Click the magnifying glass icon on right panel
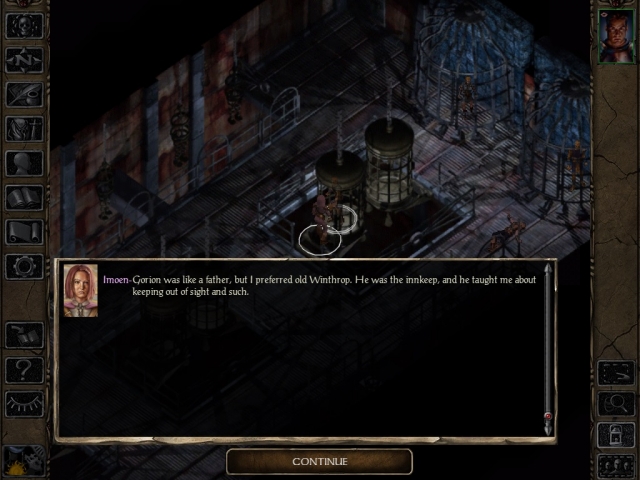Viewport: 640px width, 480px height. pos(616,403)
